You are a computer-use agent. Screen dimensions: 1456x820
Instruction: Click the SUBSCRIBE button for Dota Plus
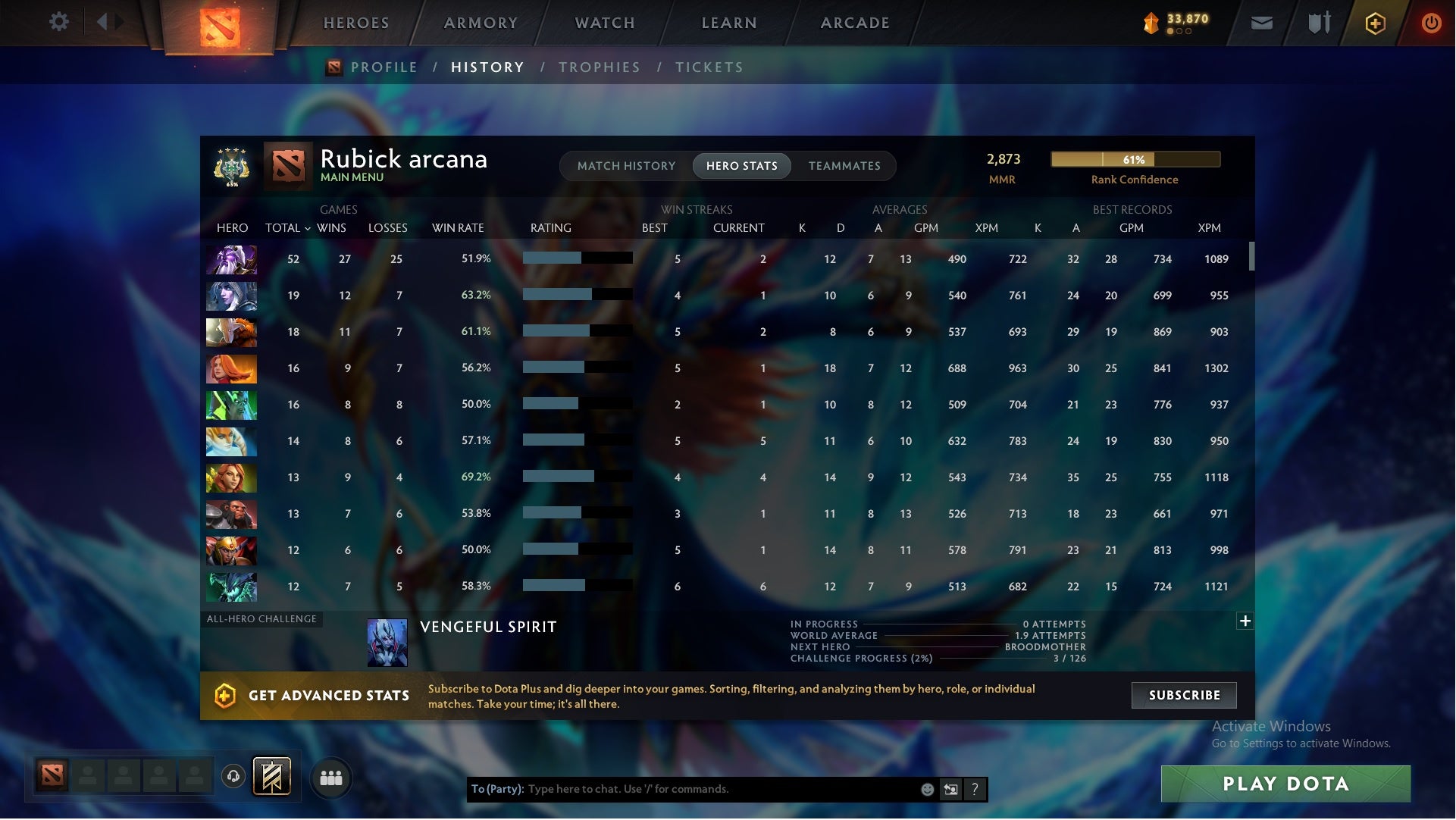[1184, 695]
